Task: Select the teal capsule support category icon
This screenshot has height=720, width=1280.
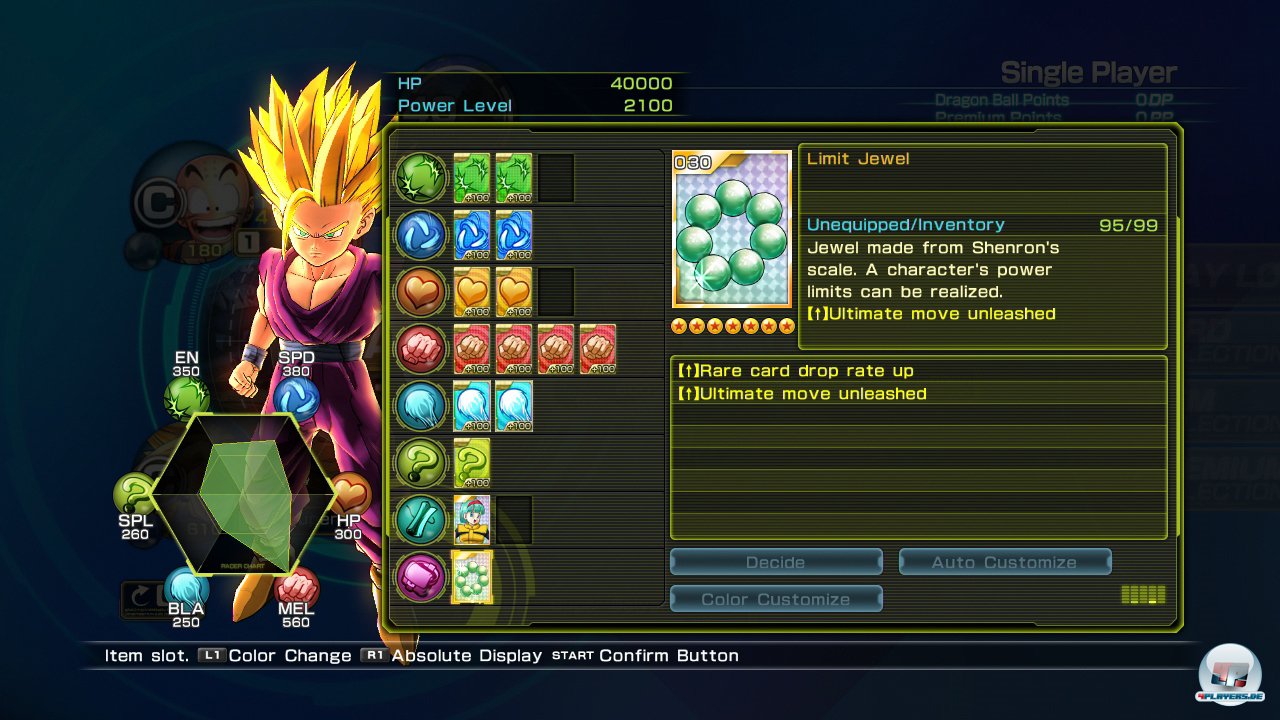Action: coord(420,519)
